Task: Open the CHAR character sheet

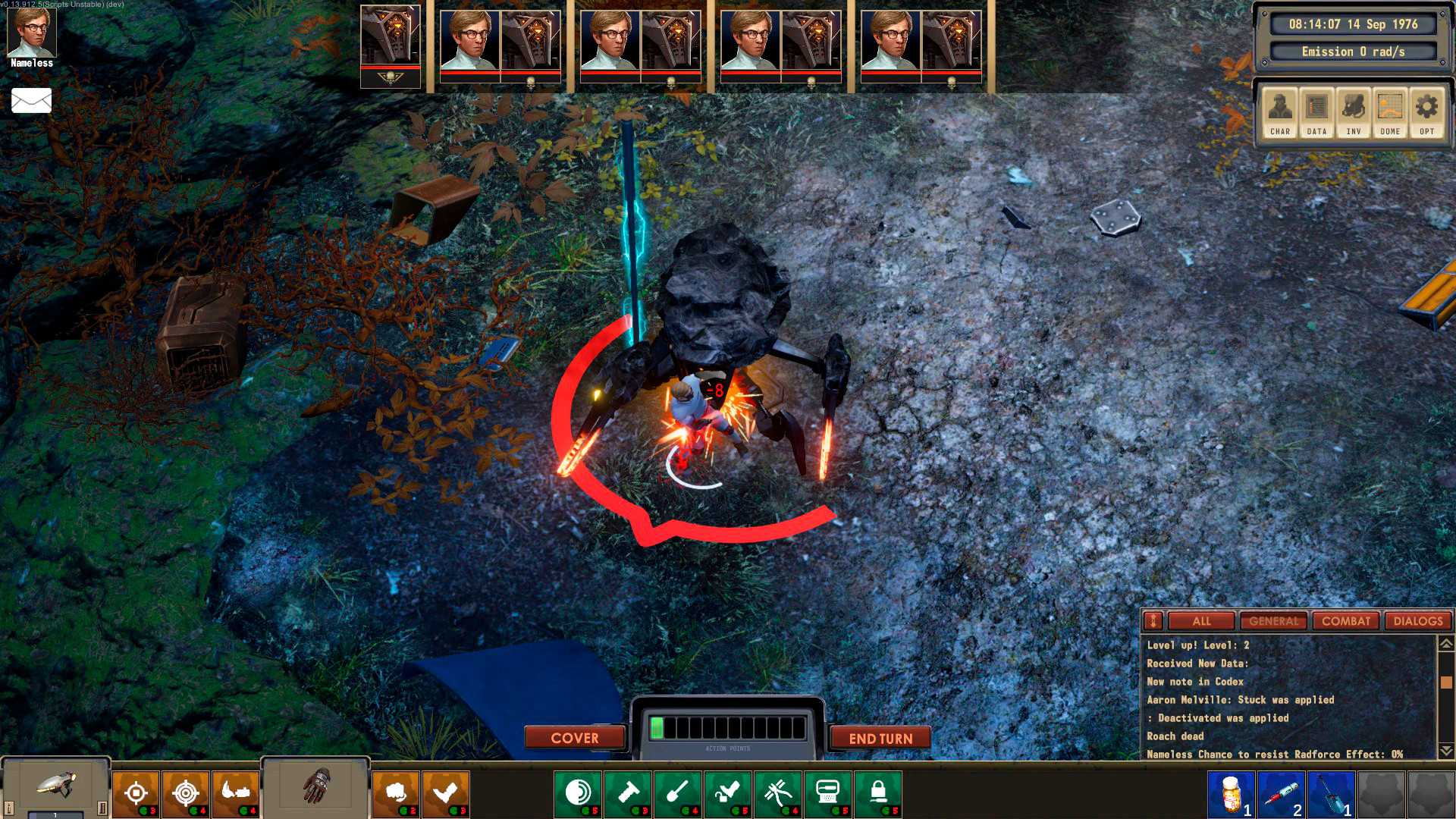Action: click(x=1280, y=112)
